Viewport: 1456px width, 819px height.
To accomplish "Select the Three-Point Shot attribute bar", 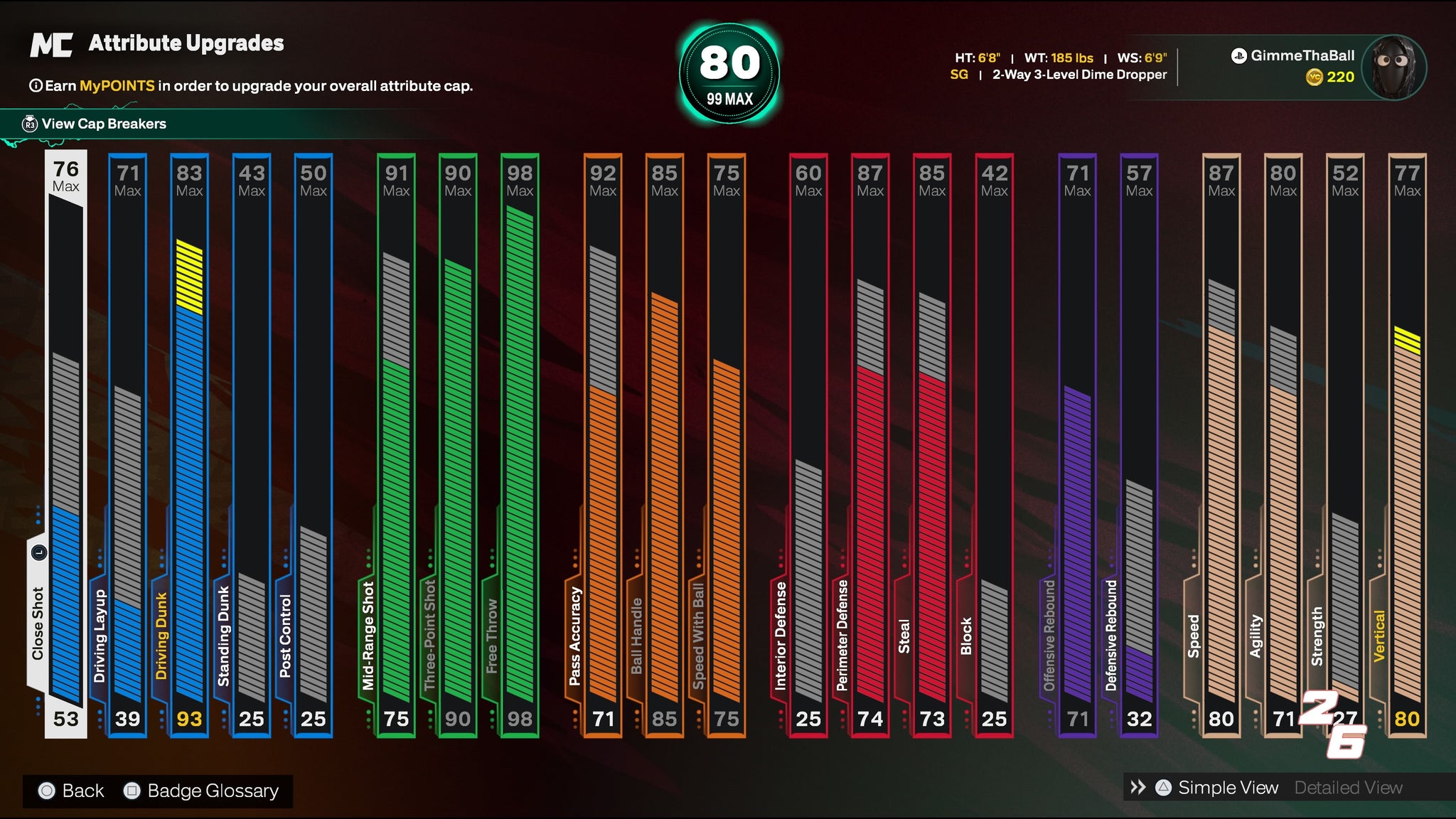I will 458,444.
